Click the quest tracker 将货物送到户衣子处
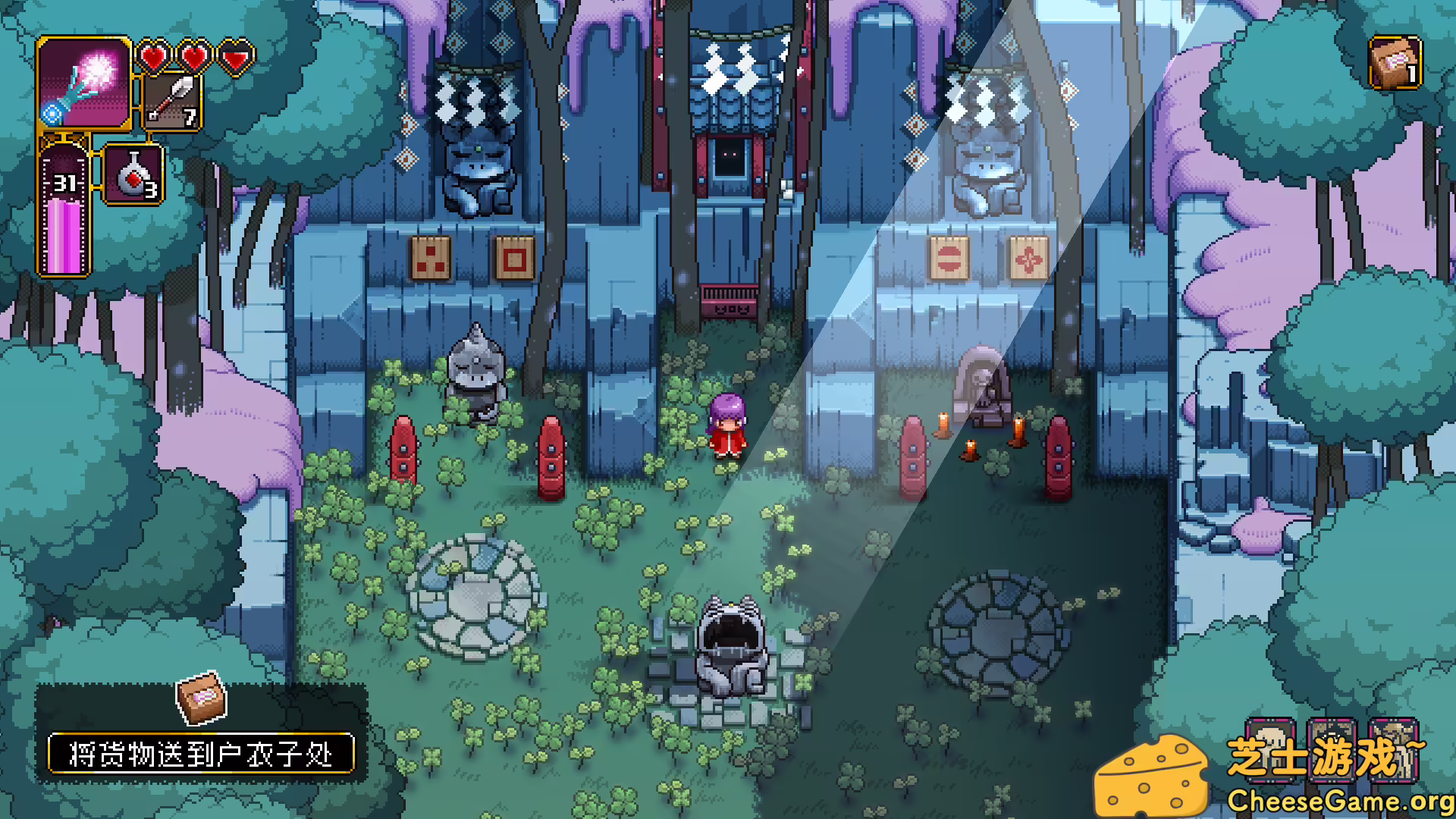This screenshot has height=819, width=1456. (201, 753)
